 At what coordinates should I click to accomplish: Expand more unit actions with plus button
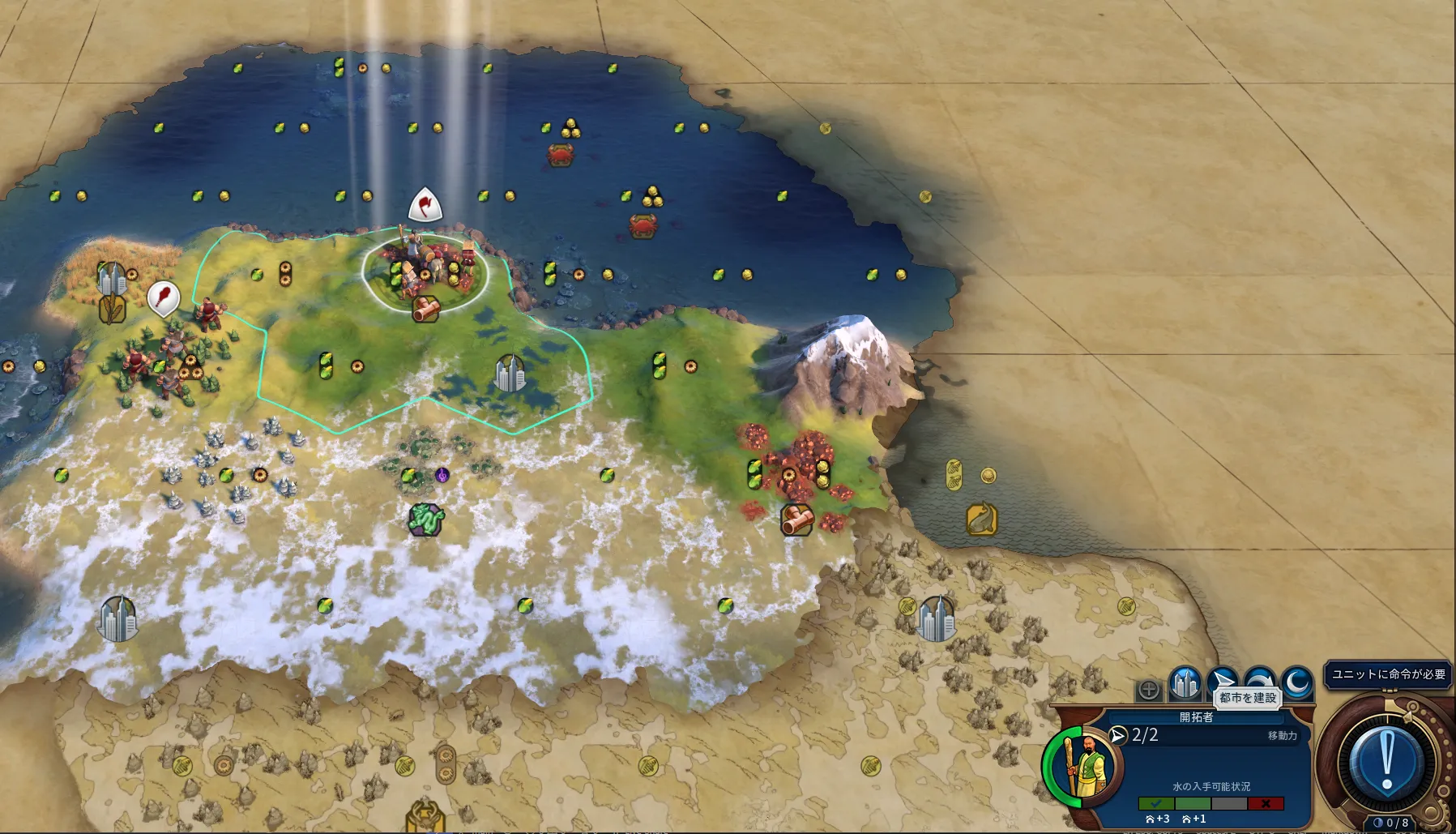coord(1149,690)
